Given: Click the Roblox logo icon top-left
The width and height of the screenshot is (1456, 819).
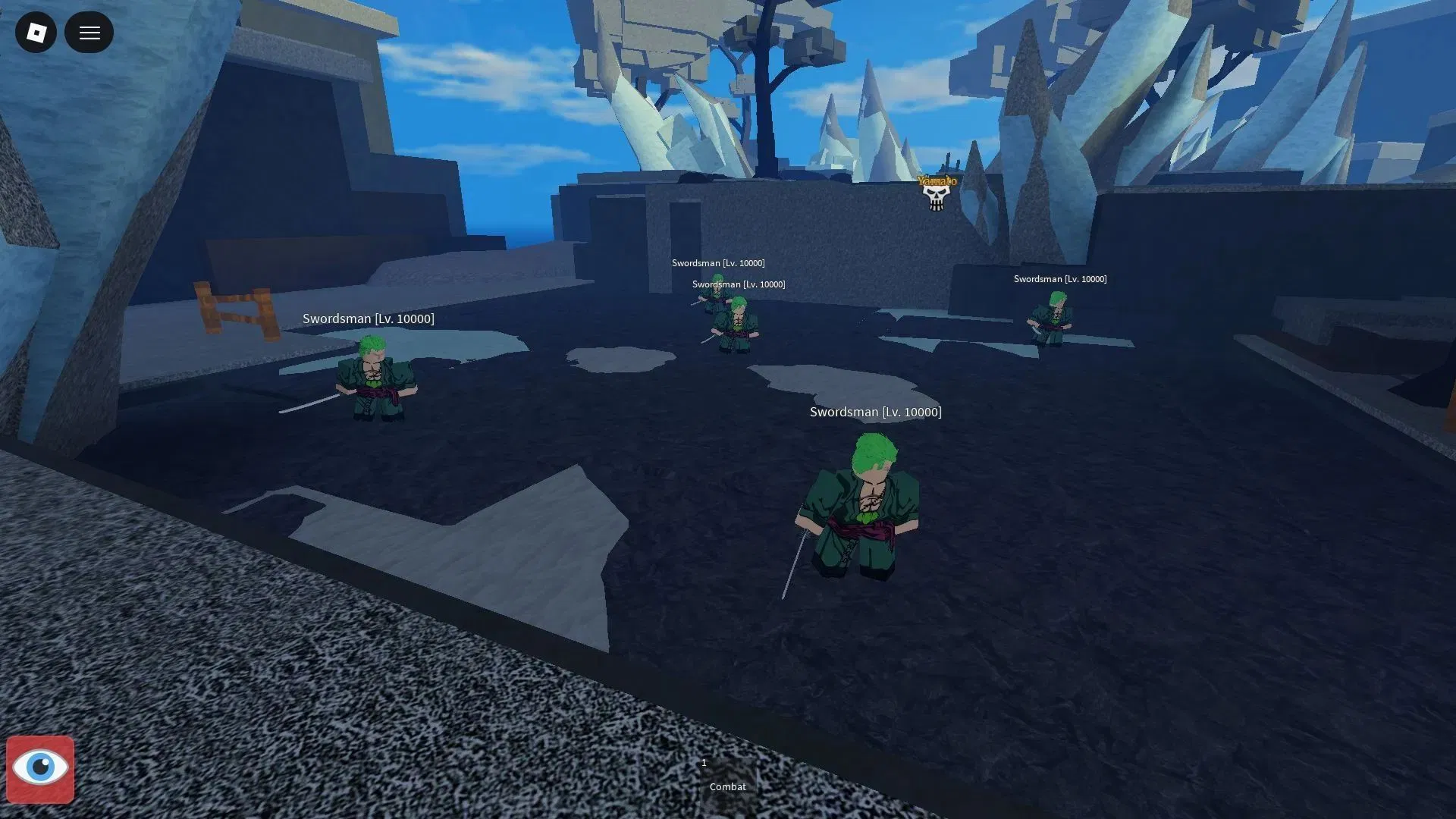Looking at the screenshot, I should click(x=36, y=33).
